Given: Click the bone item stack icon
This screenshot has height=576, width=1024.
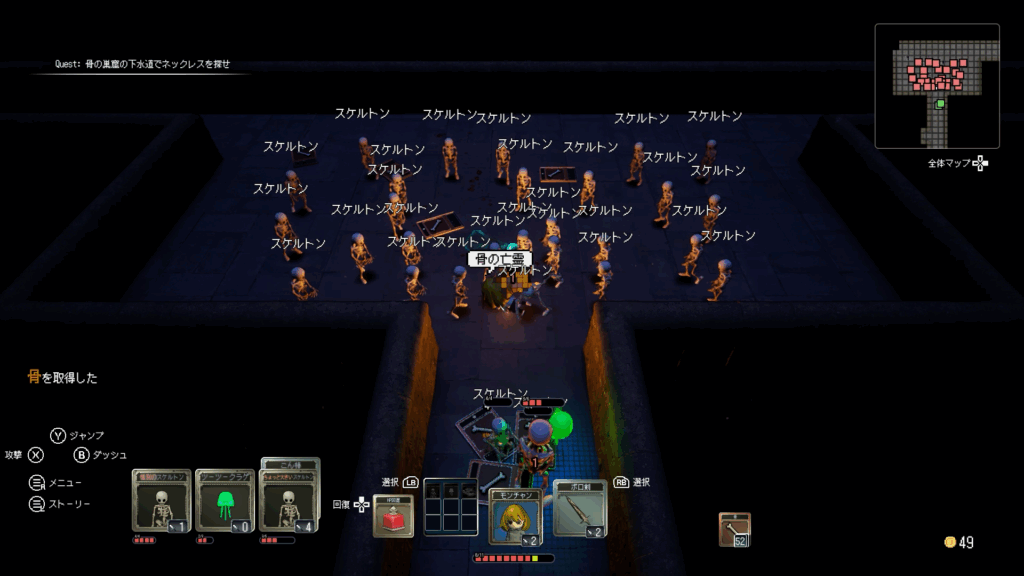Looking at the screenshot, I should pos(735,529).
